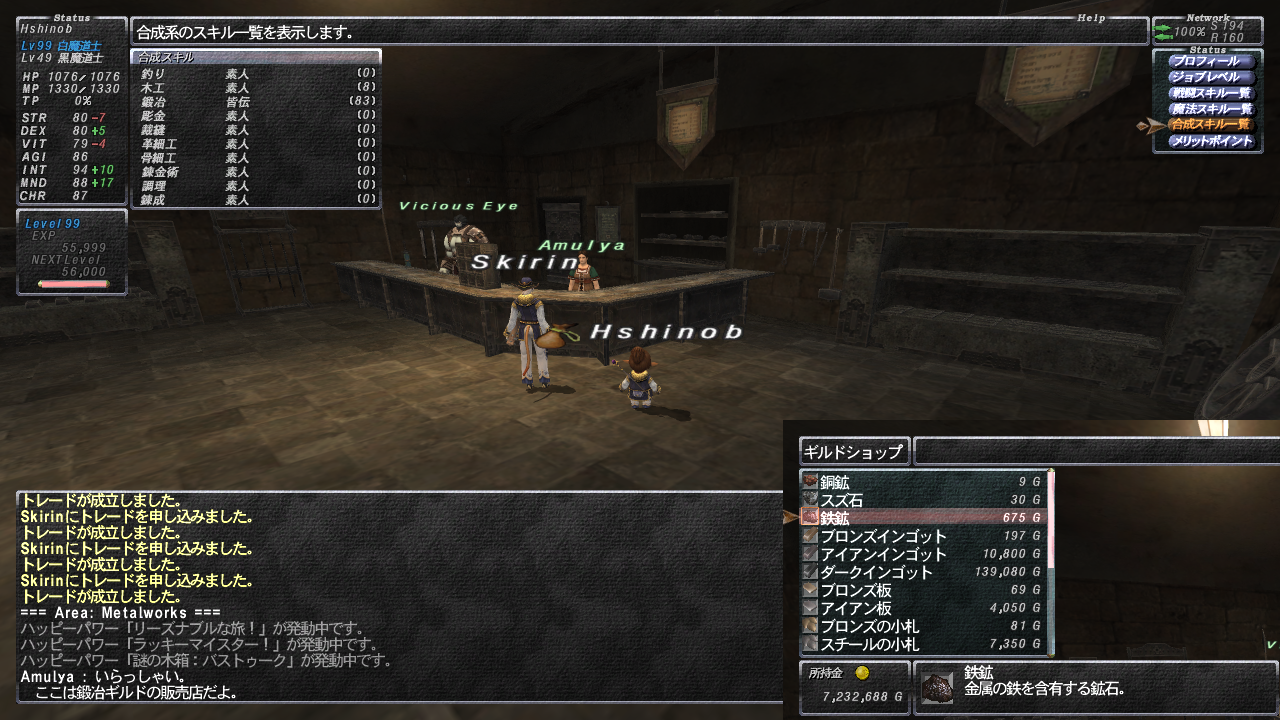Select アイアンインゴット for 10,800 G

924,554
